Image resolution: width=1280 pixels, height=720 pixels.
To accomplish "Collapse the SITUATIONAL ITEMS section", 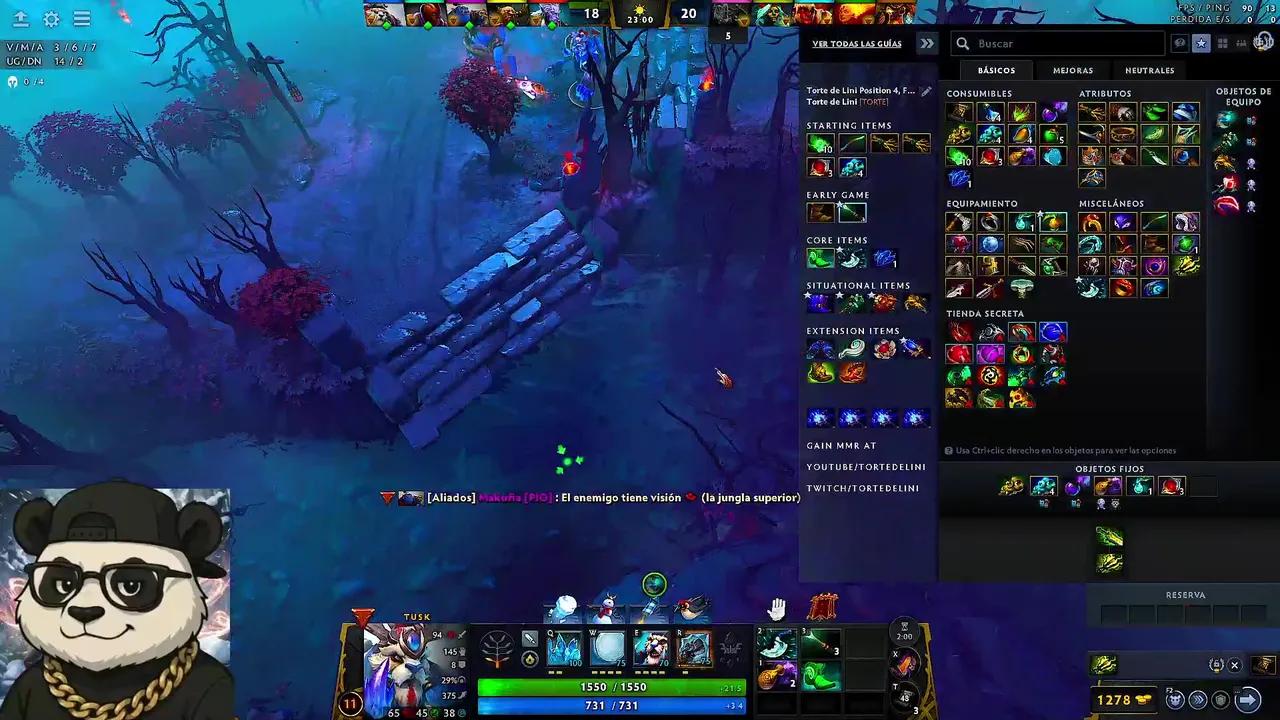I will tap(858, 286).
